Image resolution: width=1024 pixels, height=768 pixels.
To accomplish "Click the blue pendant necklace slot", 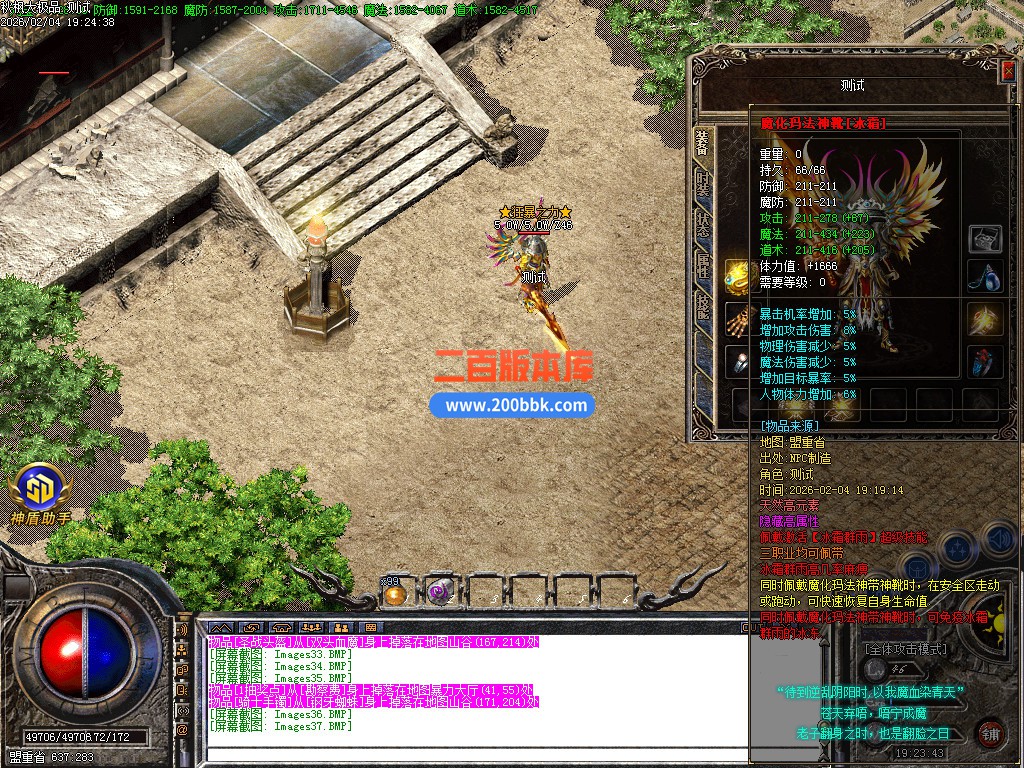I will (985, 276).
